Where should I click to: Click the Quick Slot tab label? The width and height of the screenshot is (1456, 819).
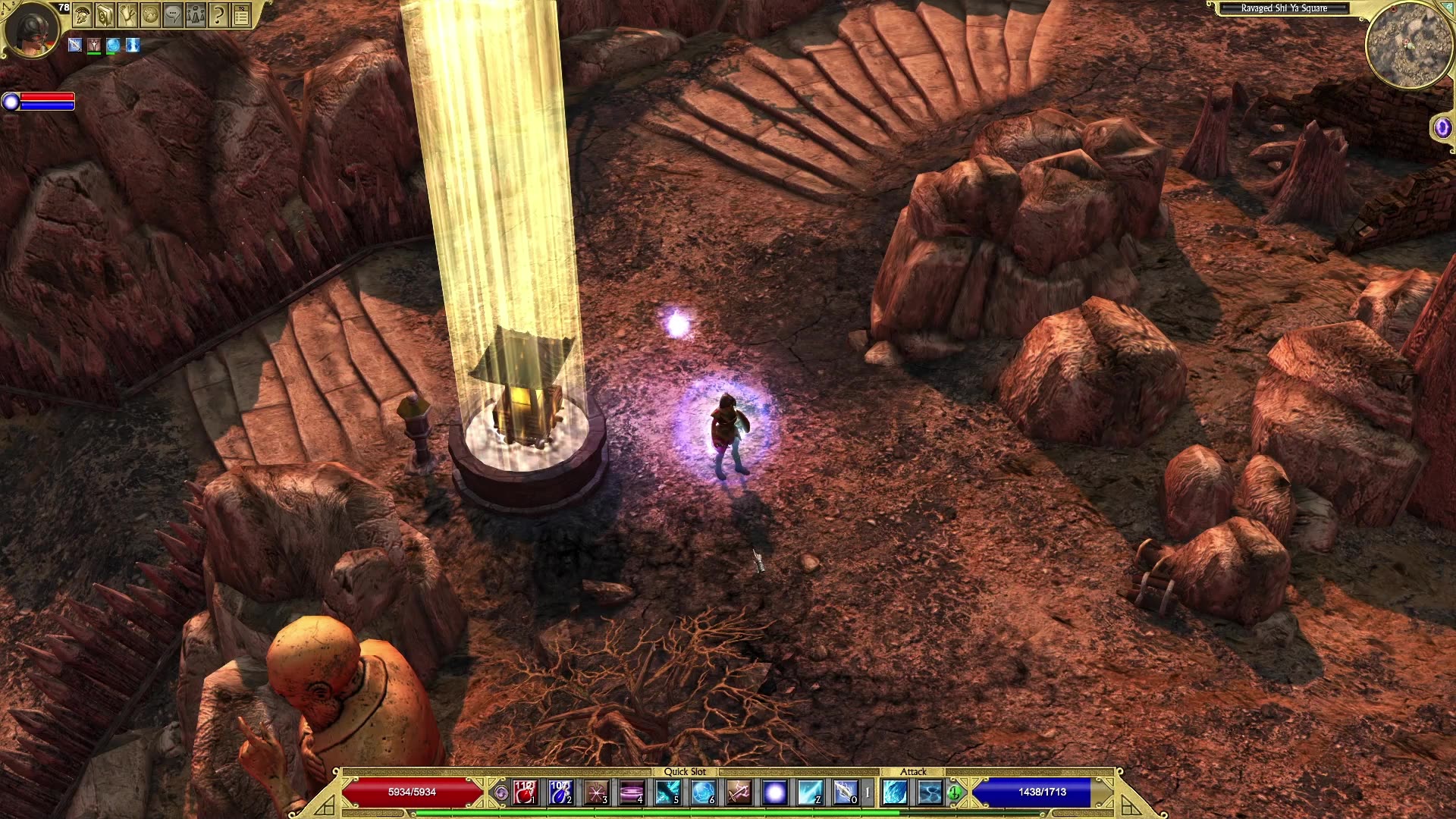tap(686, 770)
